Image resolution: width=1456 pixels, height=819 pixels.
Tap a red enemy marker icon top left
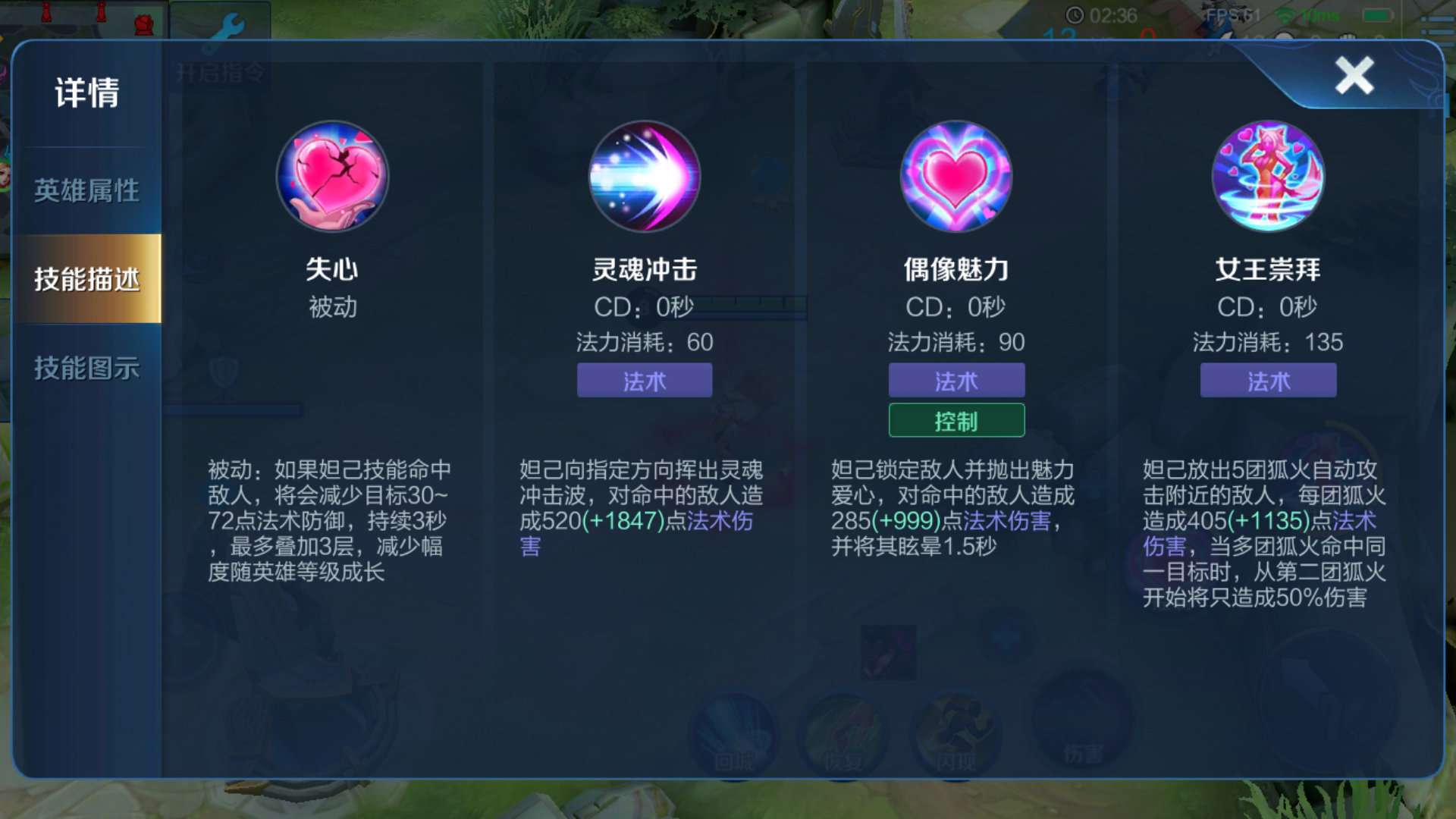coord(47,11)
